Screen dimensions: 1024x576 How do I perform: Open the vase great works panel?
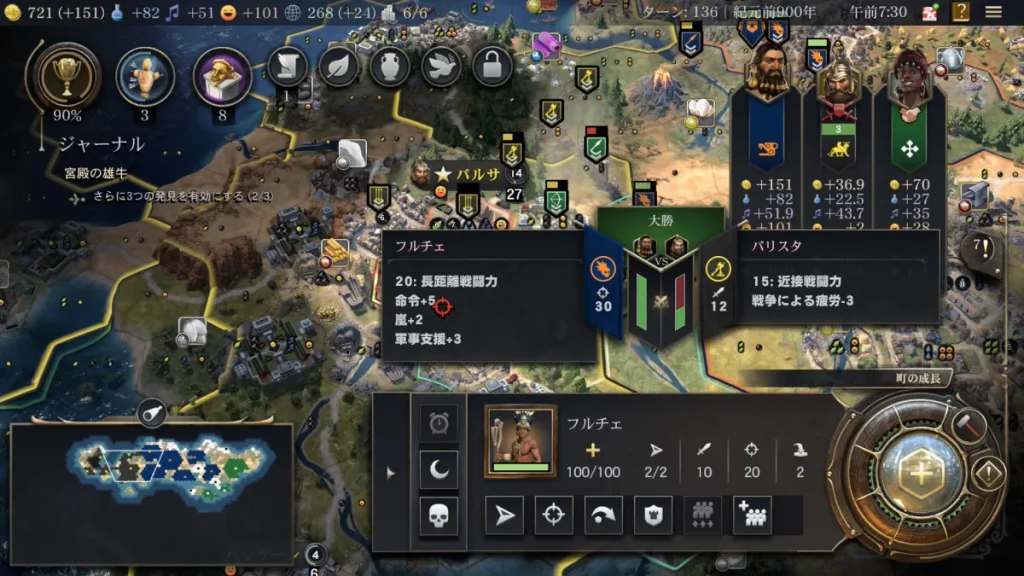[x=390, y=67]
